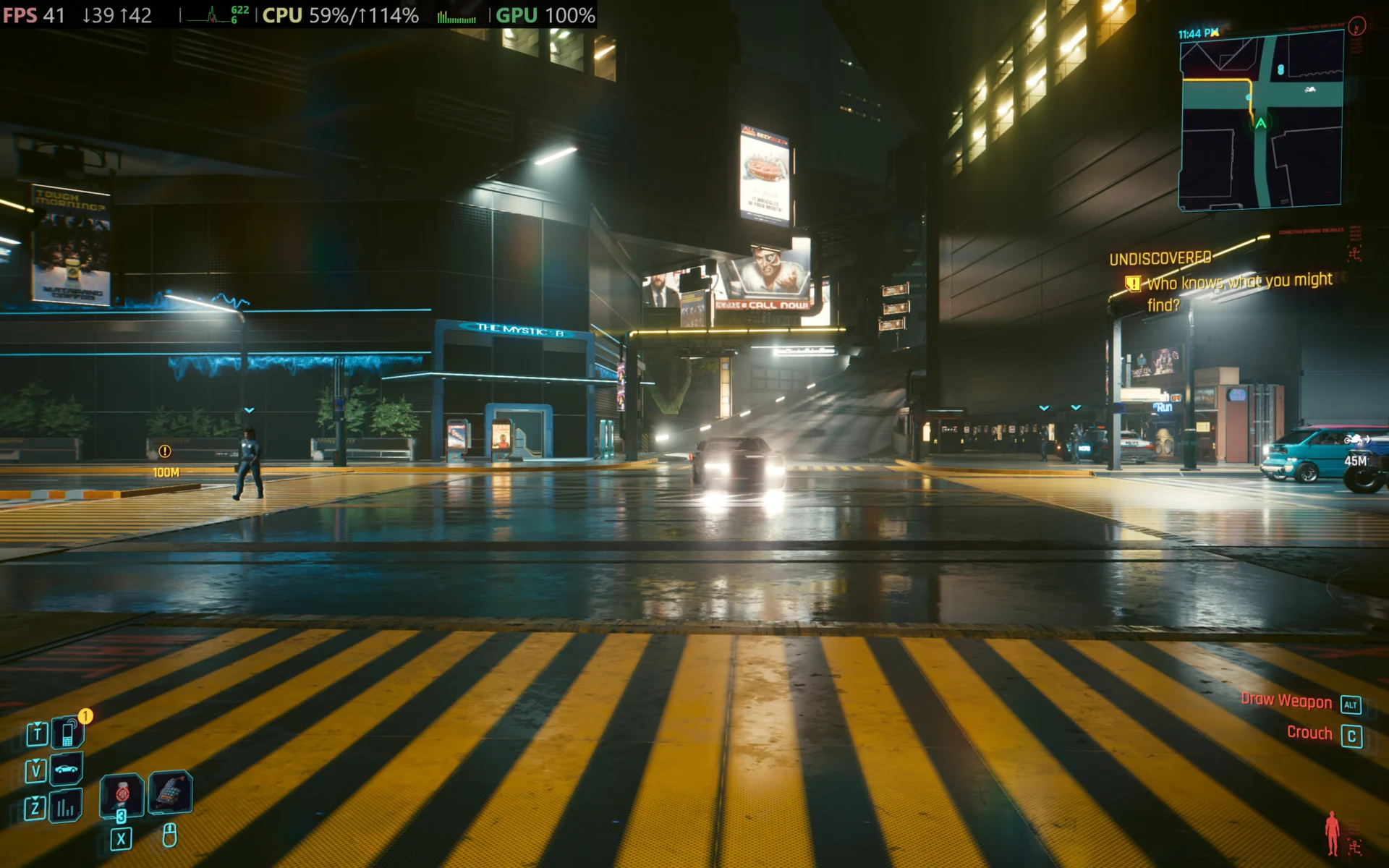The width and height of the screenshot is (1389, 868).
Task: Click the motorcycle waypoint marker at 45M
Action: click(x=1356, y=440)
